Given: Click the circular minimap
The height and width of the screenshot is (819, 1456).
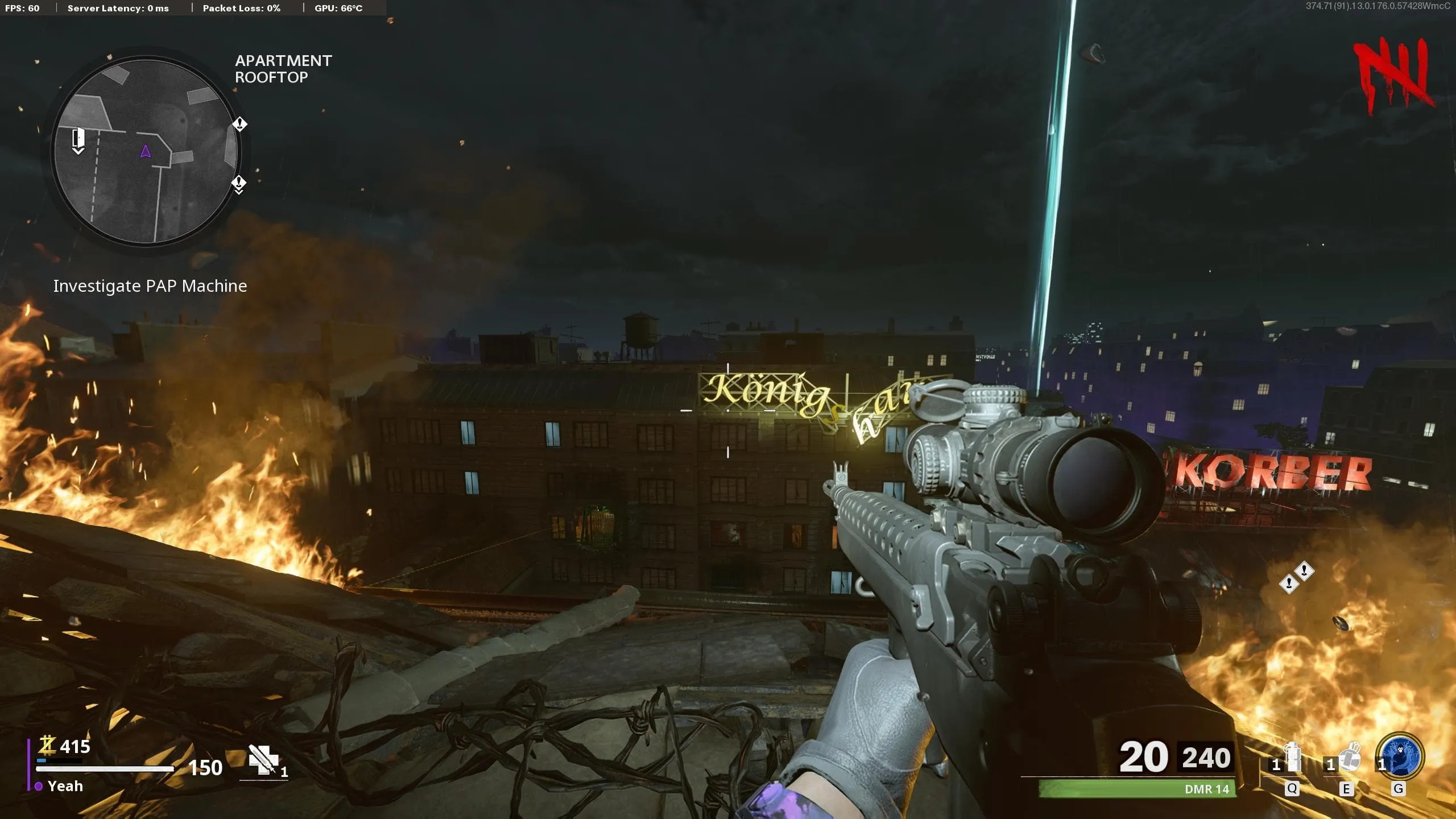Looking at the screenshot, I should [x=146, y=151].
